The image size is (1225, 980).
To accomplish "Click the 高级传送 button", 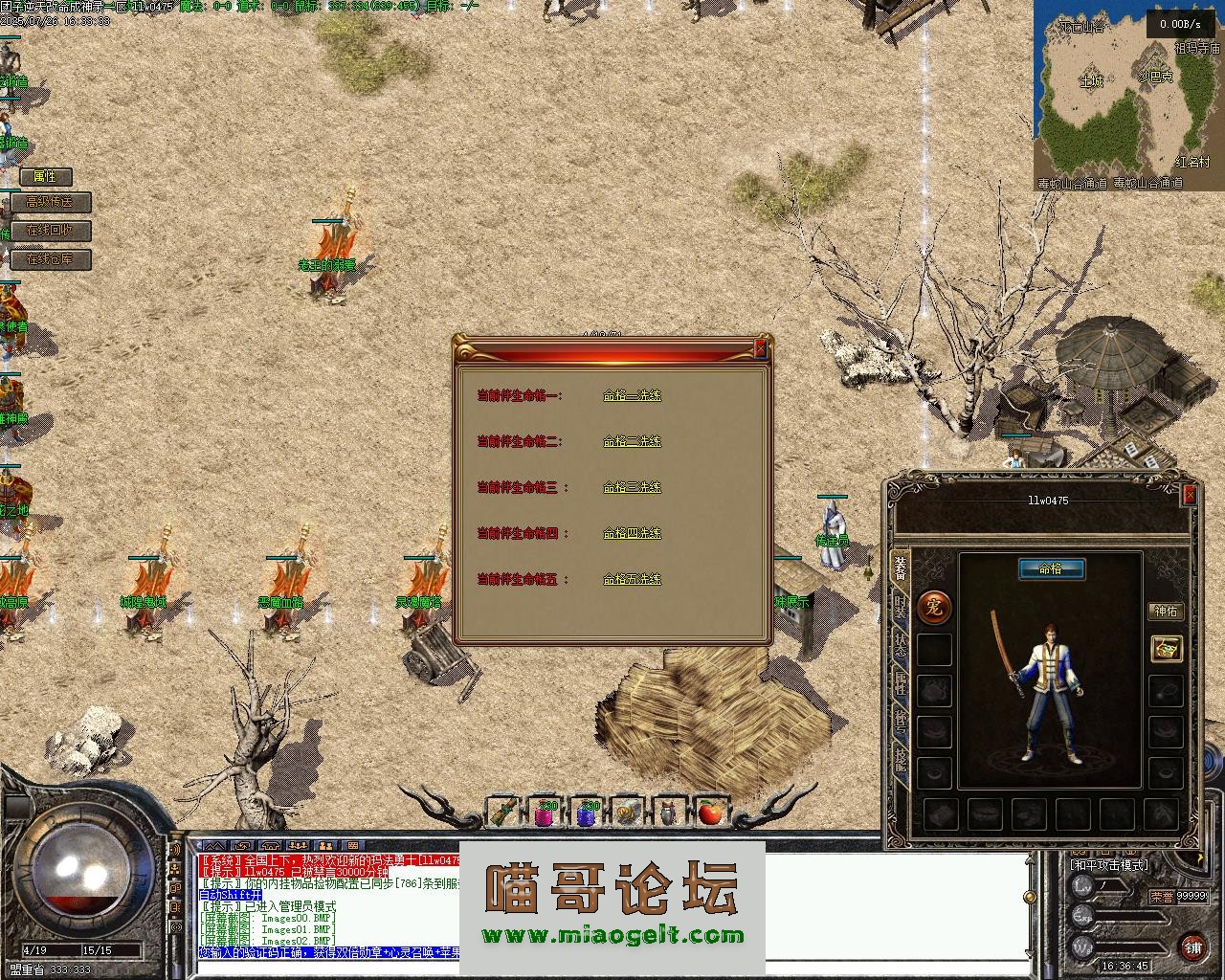I will (55, 202).
